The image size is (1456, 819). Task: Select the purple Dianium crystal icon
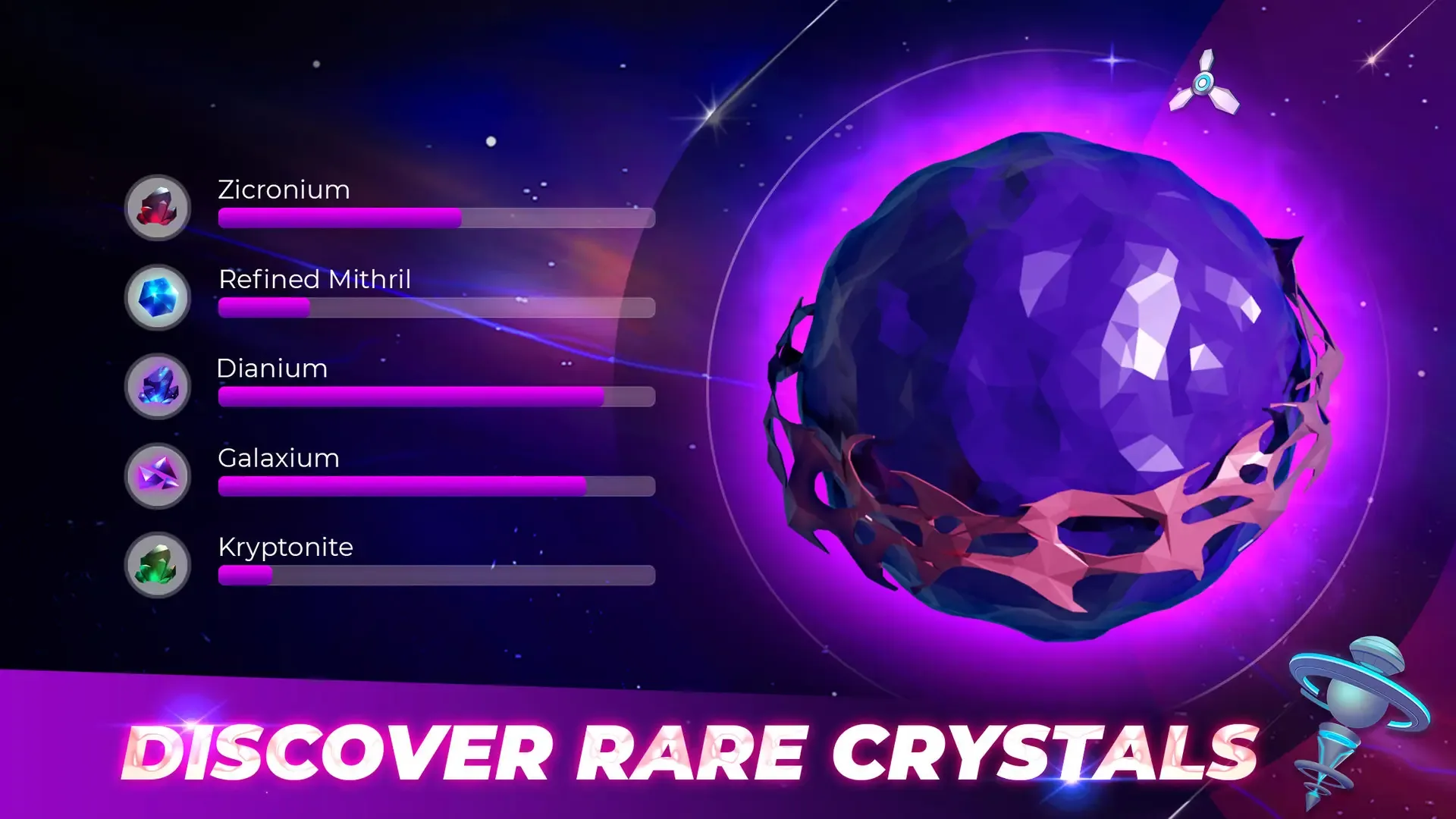coord(157,387)
